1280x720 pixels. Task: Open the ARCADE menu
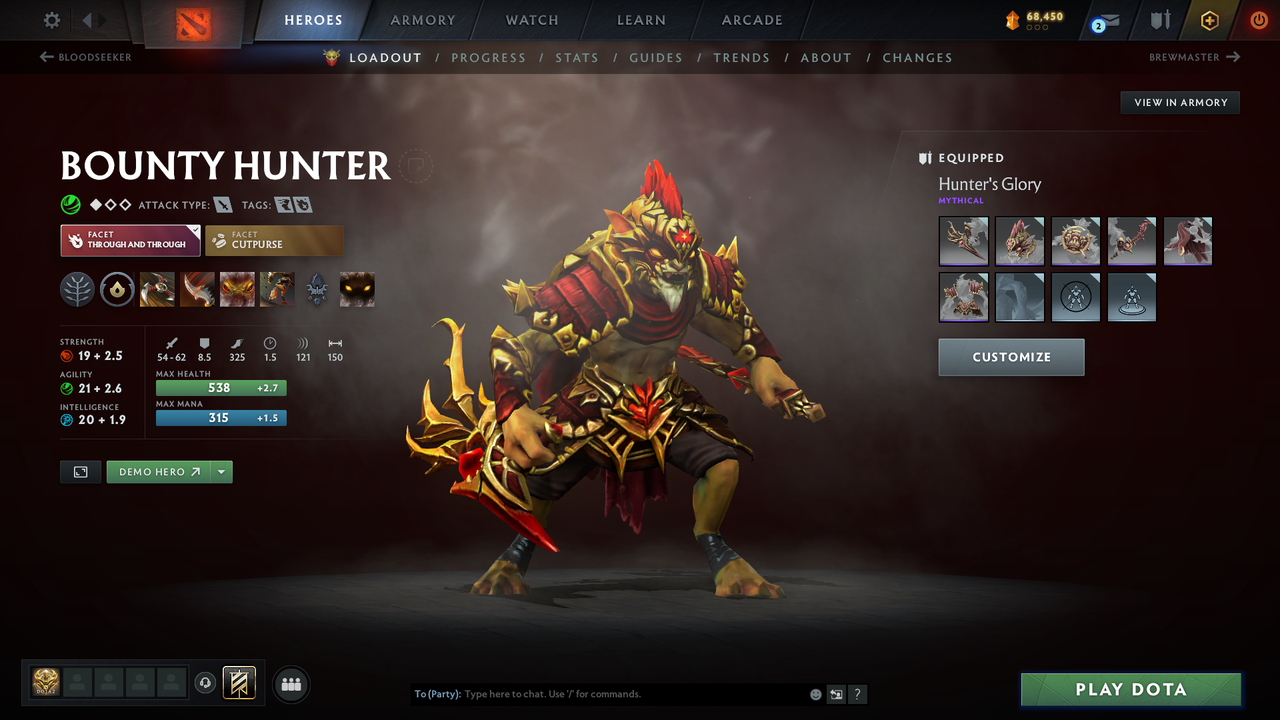tap(751, 19)
